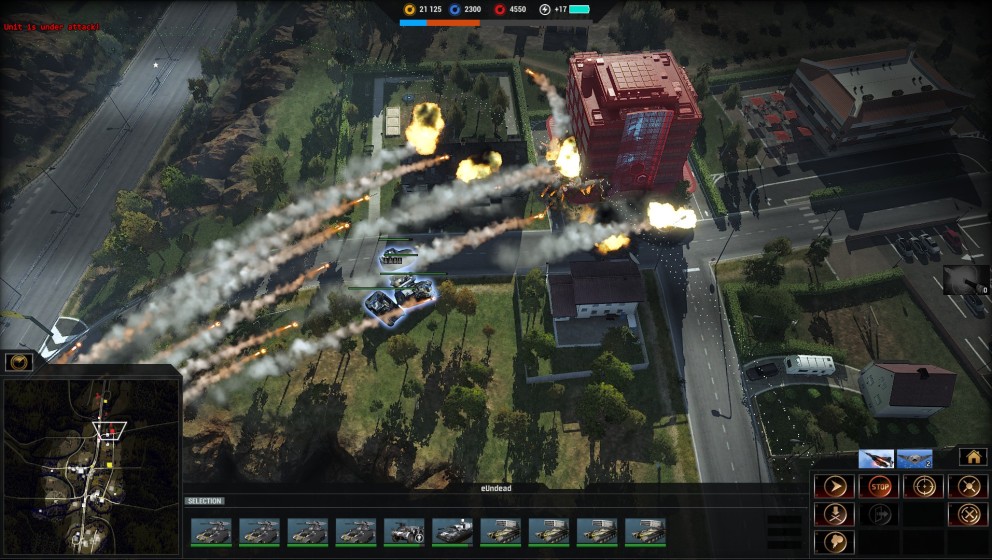Viewport: 992px width, 560px height.
Task: Activate the move arrow command
Action: point(833,487)
